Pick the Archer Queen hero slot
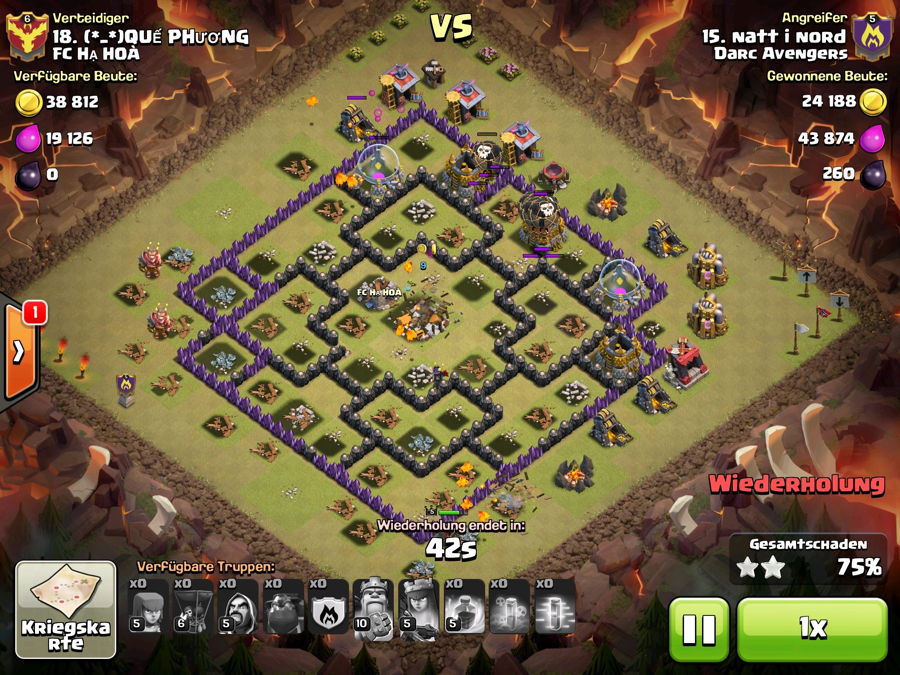The height and width of the screenshot is (675, 900). (420, 606)
